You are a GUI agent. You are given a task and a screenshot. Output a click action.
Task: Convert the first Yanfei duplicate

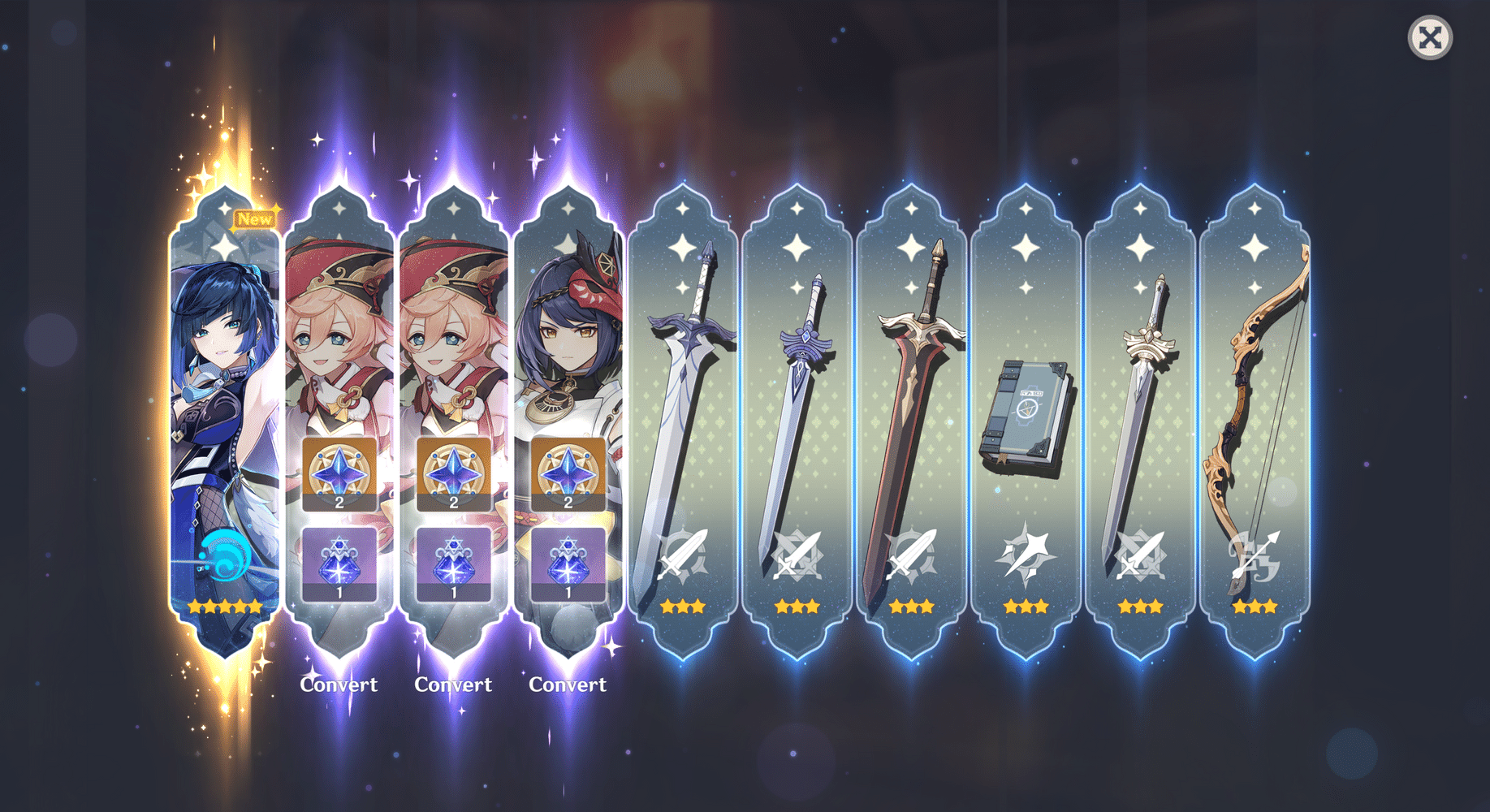coord(339,685)
